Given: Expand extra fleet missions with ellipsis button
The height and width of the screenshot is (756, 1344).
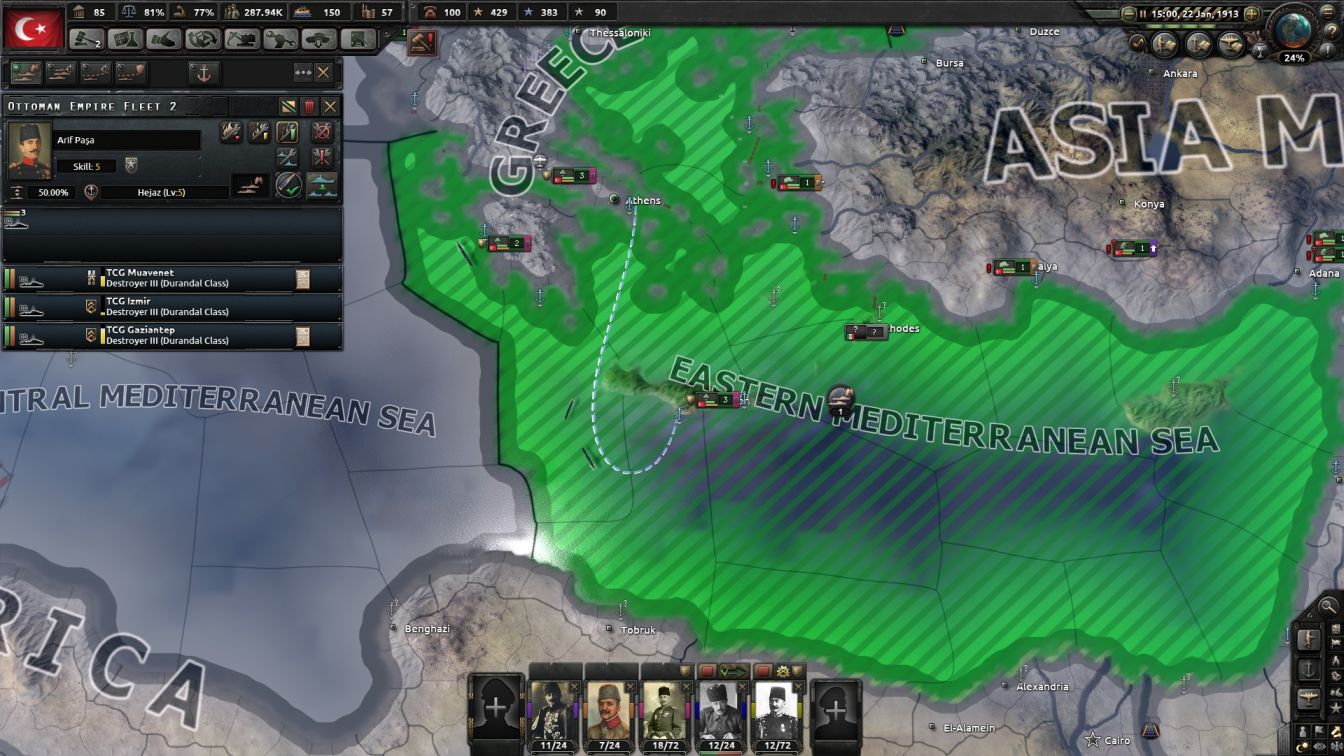Looking at the screenshot, I should (302, 73).
